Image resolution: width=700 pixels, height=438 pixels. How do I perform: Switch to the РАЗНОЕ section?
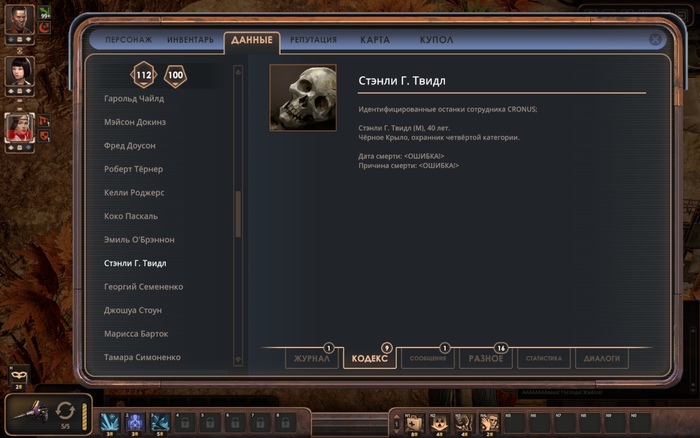click(486, 358)
